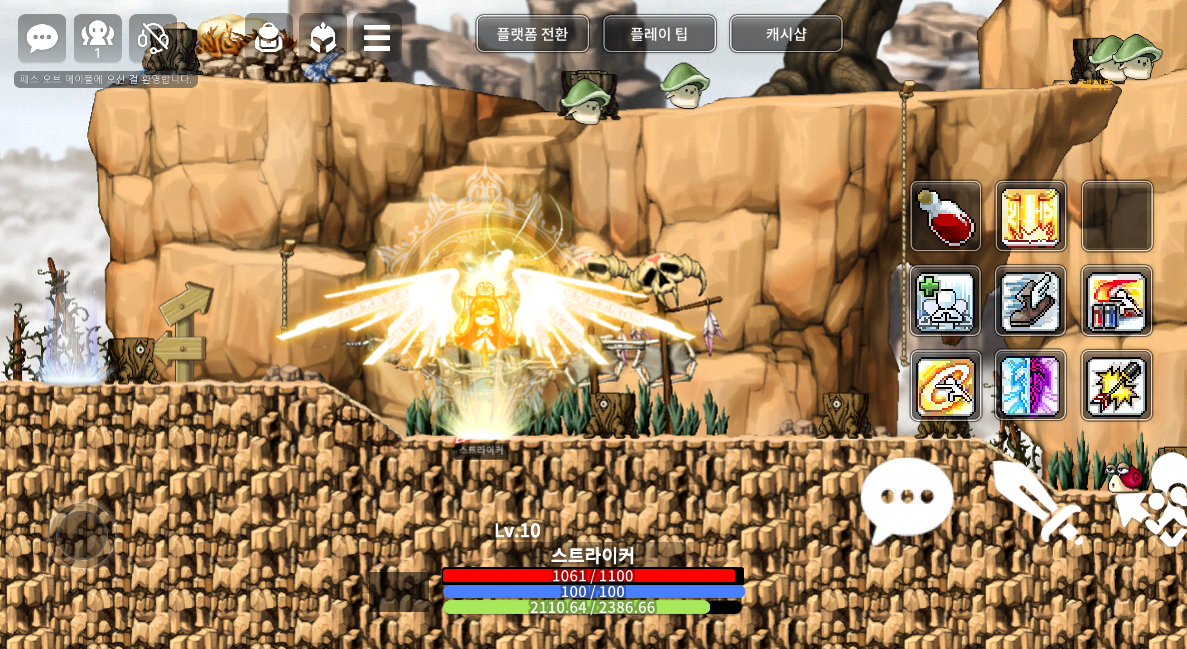This screenshot has height=649, width=1187.
Task: Click the 플랫폼 전환 button
Action: (532, 34)
